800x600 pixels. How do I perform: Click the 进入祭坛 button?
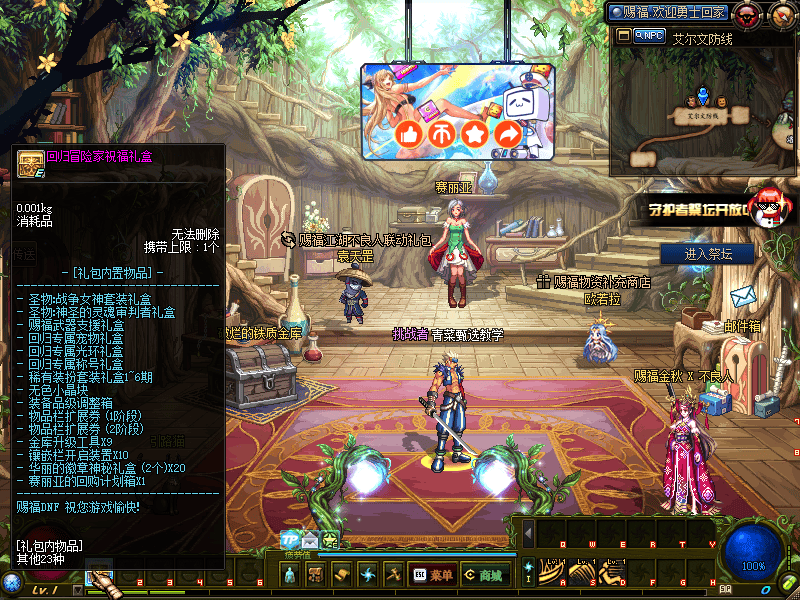pos(720,254)
